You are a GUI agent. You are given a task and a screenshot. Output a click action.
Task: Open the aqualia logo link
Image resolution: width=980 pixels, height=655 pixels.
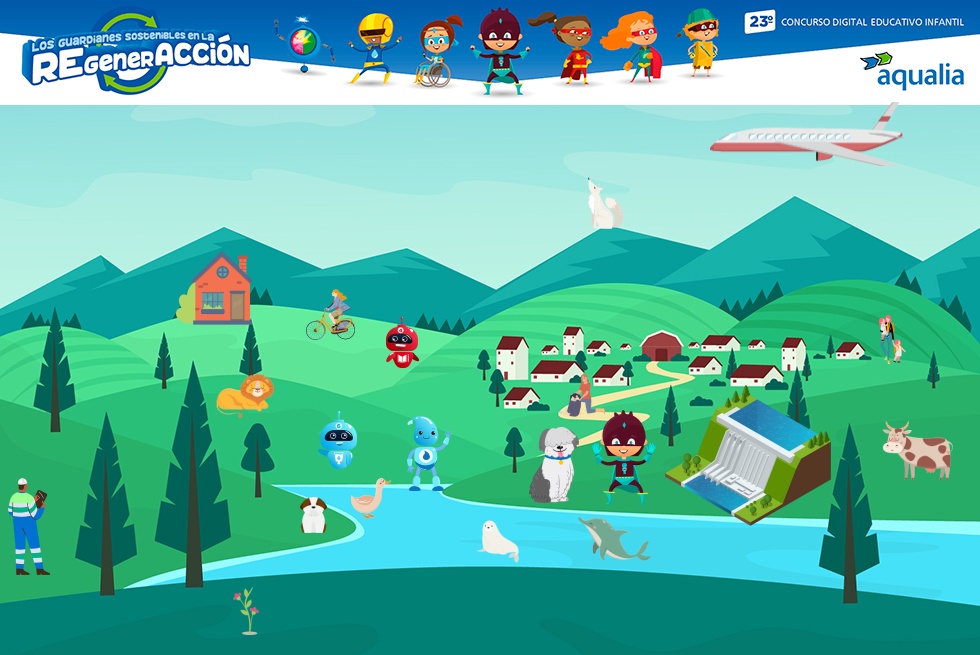click(x=911, y=72)
